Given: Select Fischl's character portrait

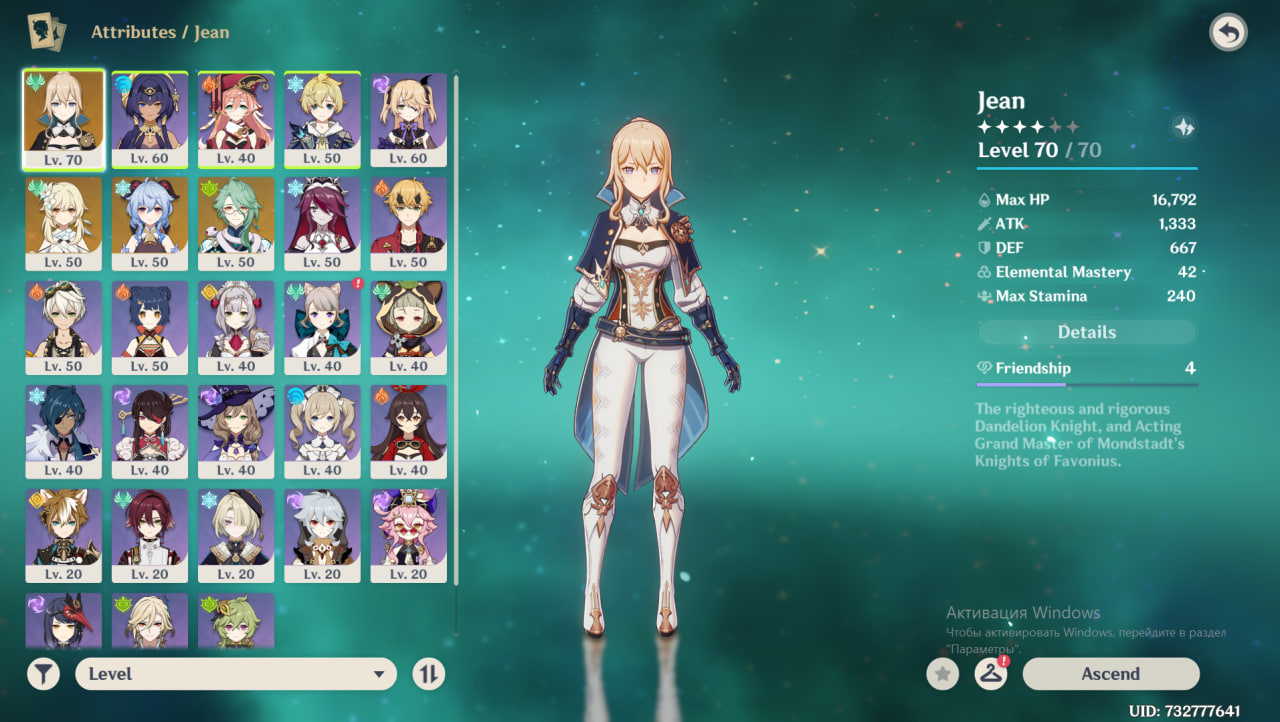Looking at the screenshot, I should [x=408, y=118].
